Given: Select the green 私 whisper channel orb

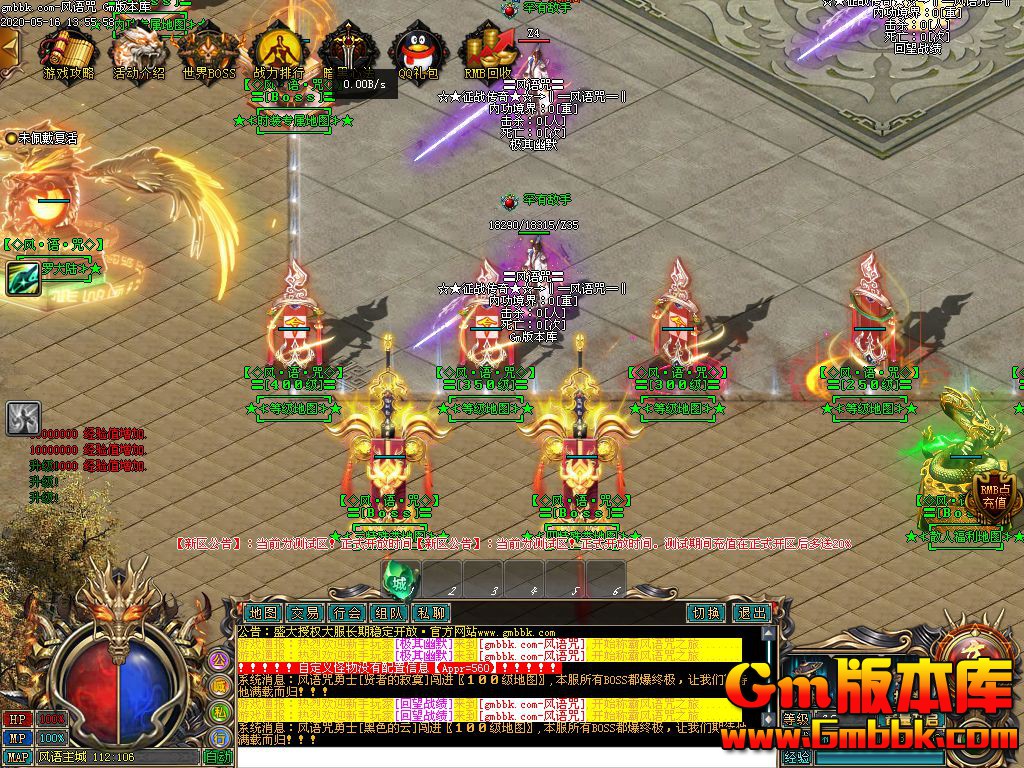Looking at the screenshot, I should (219, 711).
